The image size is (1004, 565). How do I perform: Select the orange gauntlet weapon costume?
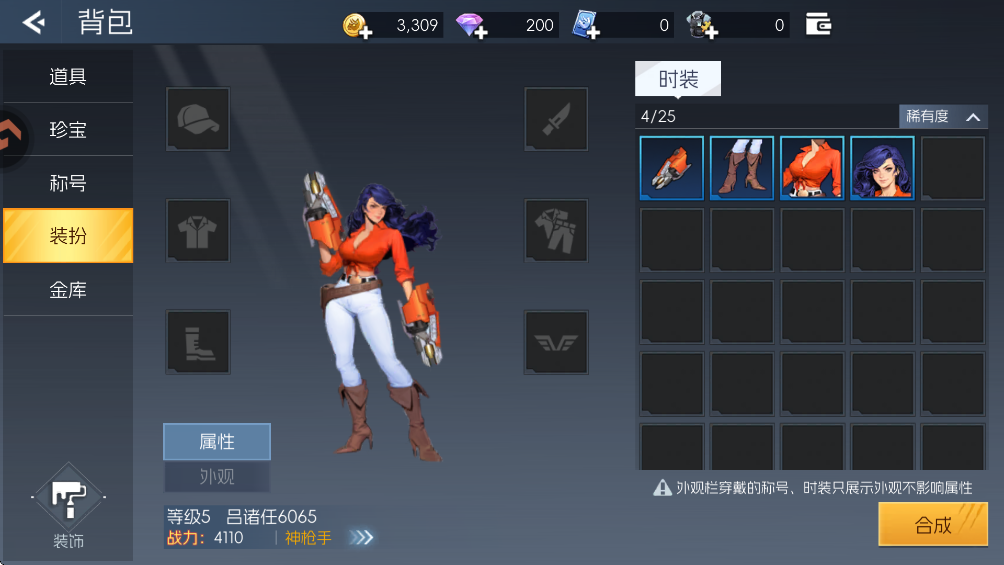tap(672, 168)
